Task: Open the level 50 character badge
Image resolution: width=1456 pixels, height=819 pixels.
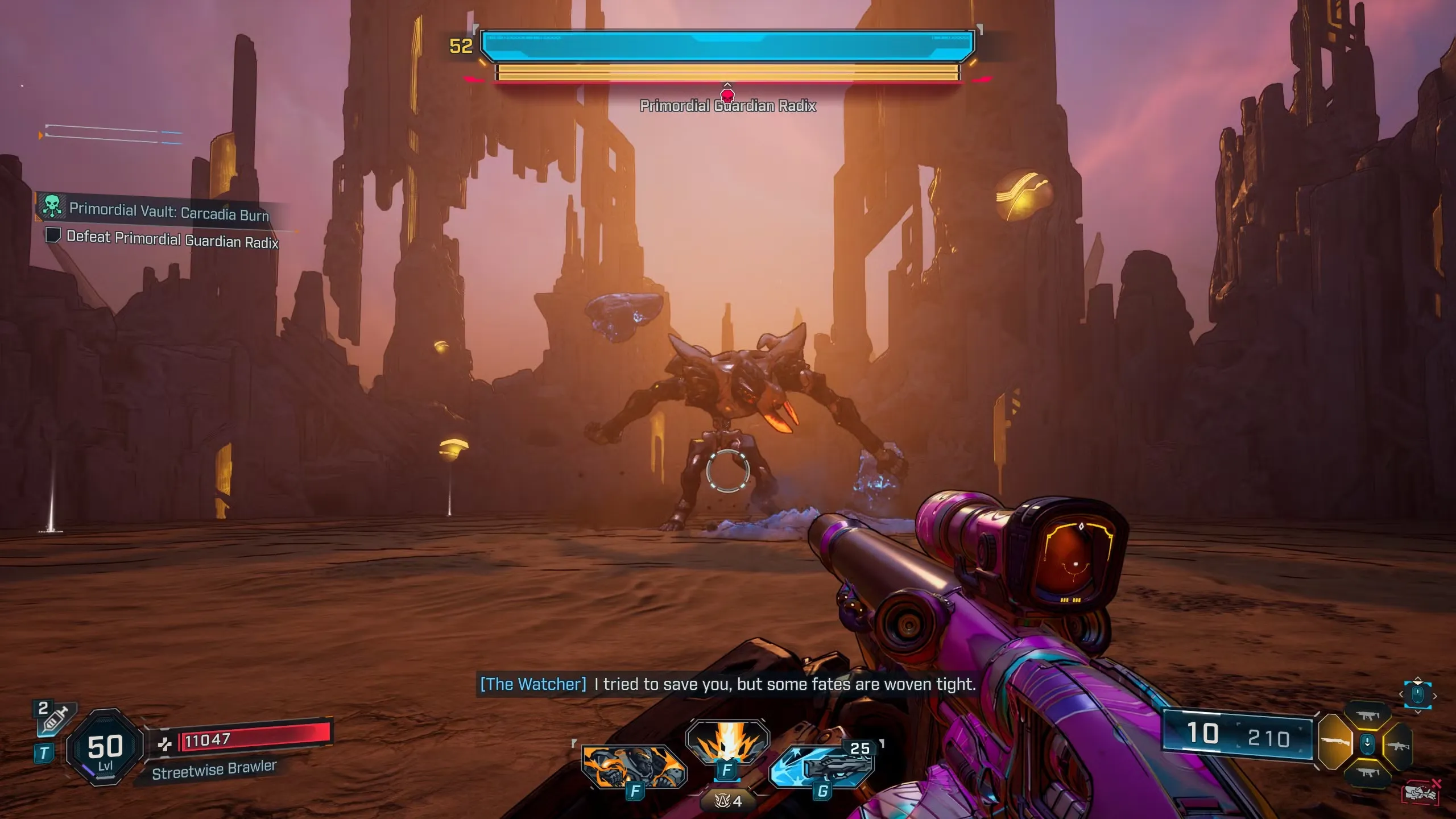Action: tap(105, 747)
